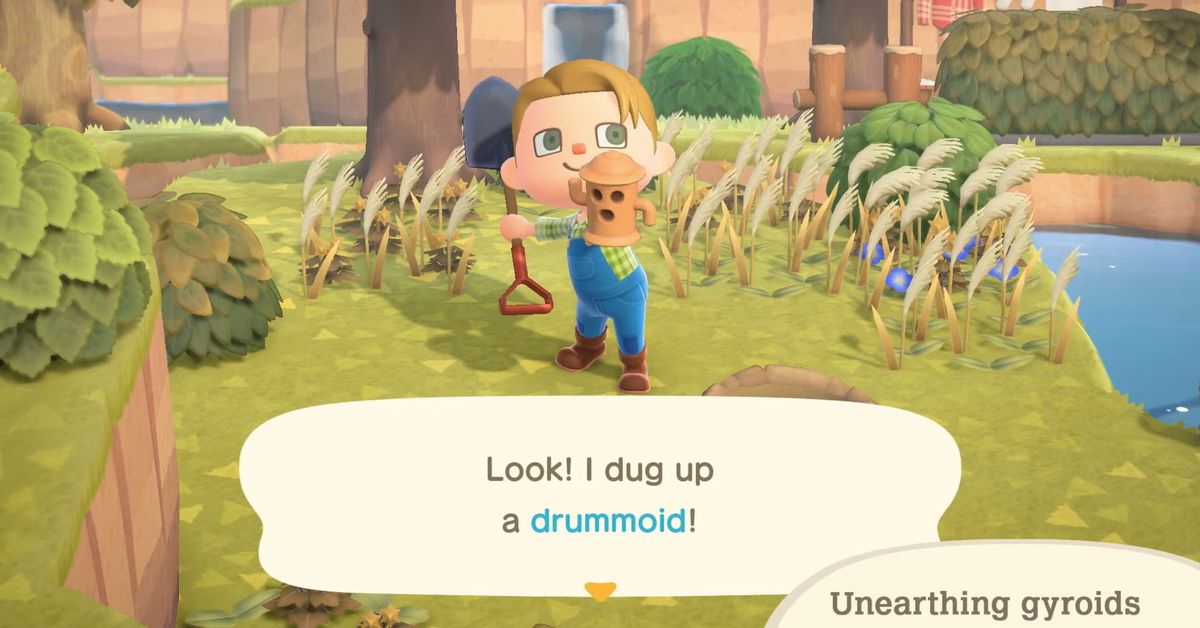Click the orange continue arrow under the dialogue
Viewport: 1200px width, 628px height.
599,591
